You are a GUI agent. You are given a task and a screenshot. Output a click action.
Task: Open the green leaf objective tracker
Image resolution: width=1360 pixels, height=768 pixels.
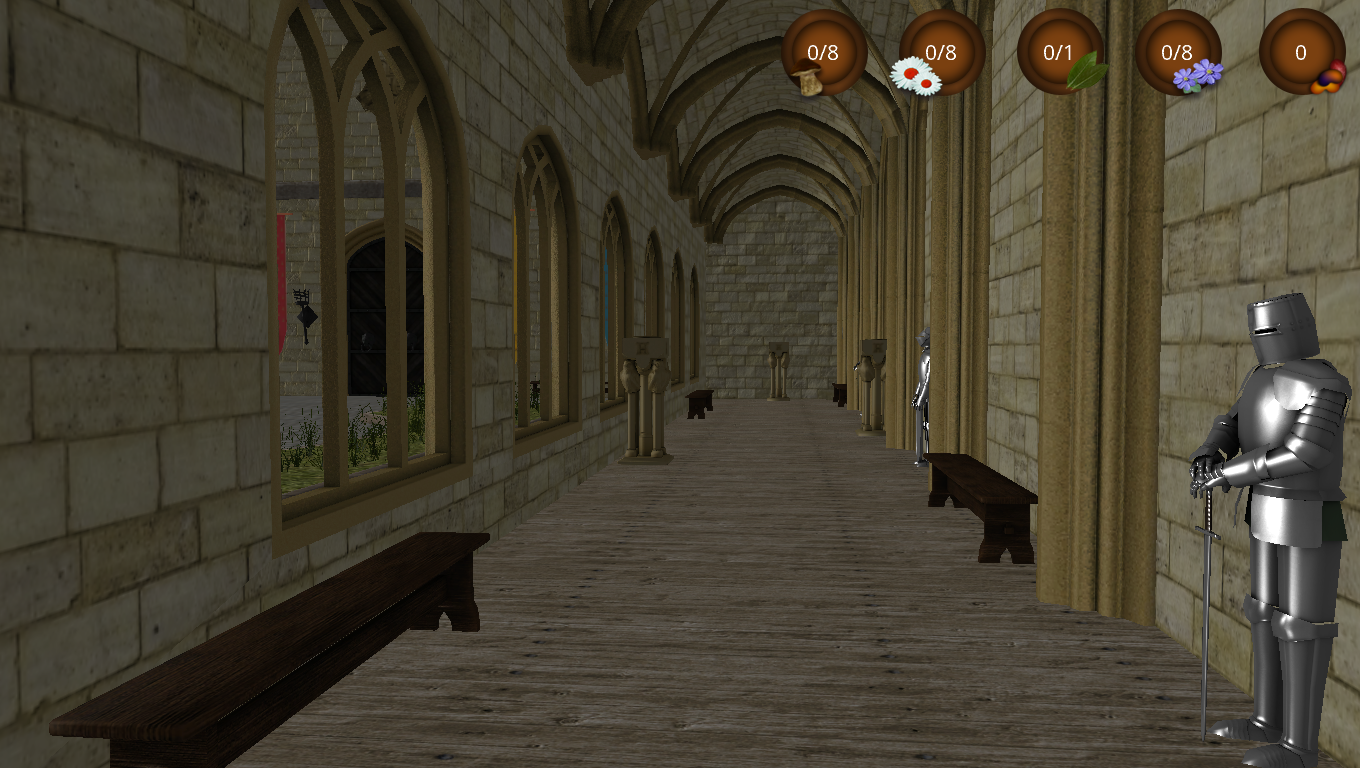click(1059, 53)
